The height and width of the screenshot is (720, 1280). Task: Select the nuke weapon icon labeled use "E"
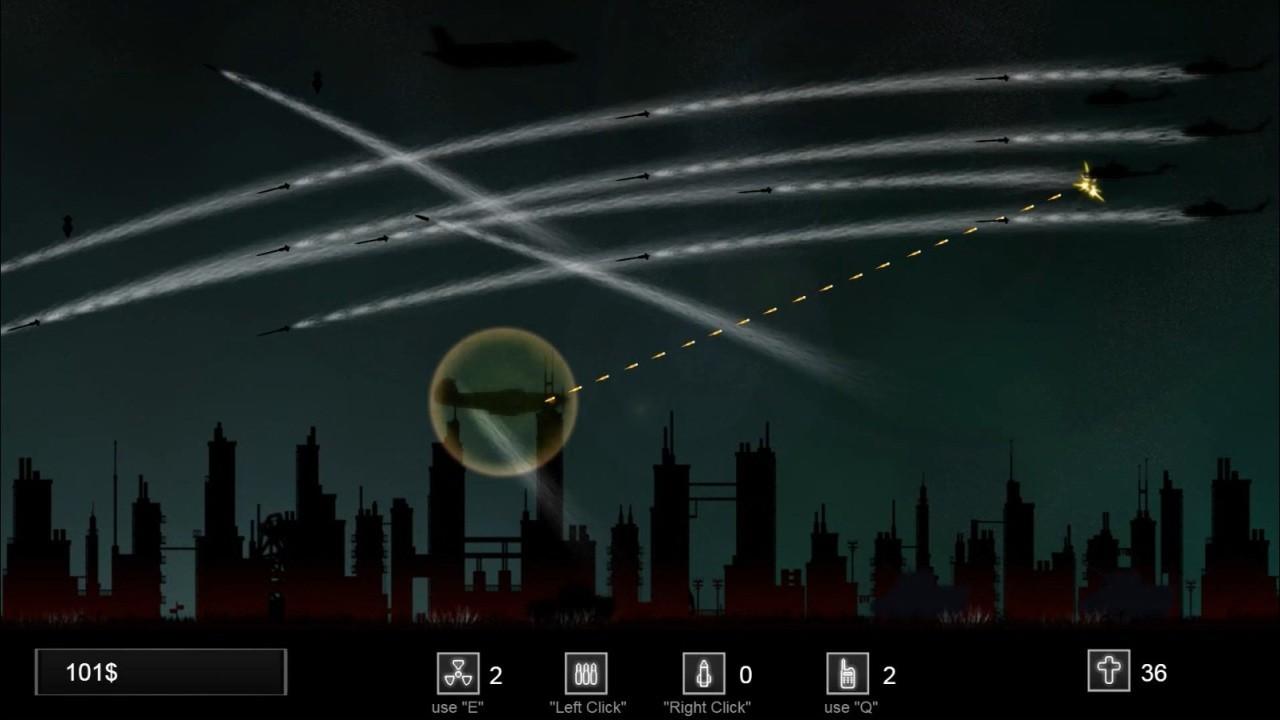click(459, 674)
